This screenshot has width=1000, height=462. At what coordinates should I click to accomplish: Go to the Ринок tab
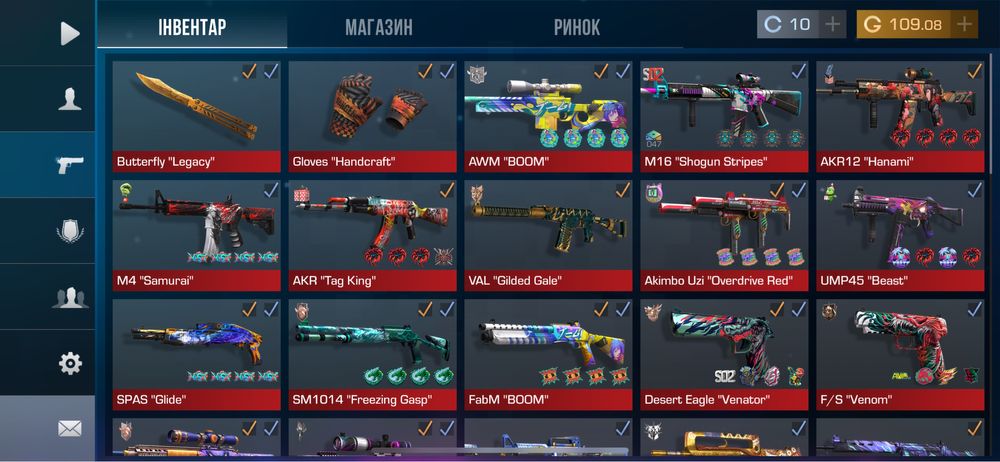point(577,27)
